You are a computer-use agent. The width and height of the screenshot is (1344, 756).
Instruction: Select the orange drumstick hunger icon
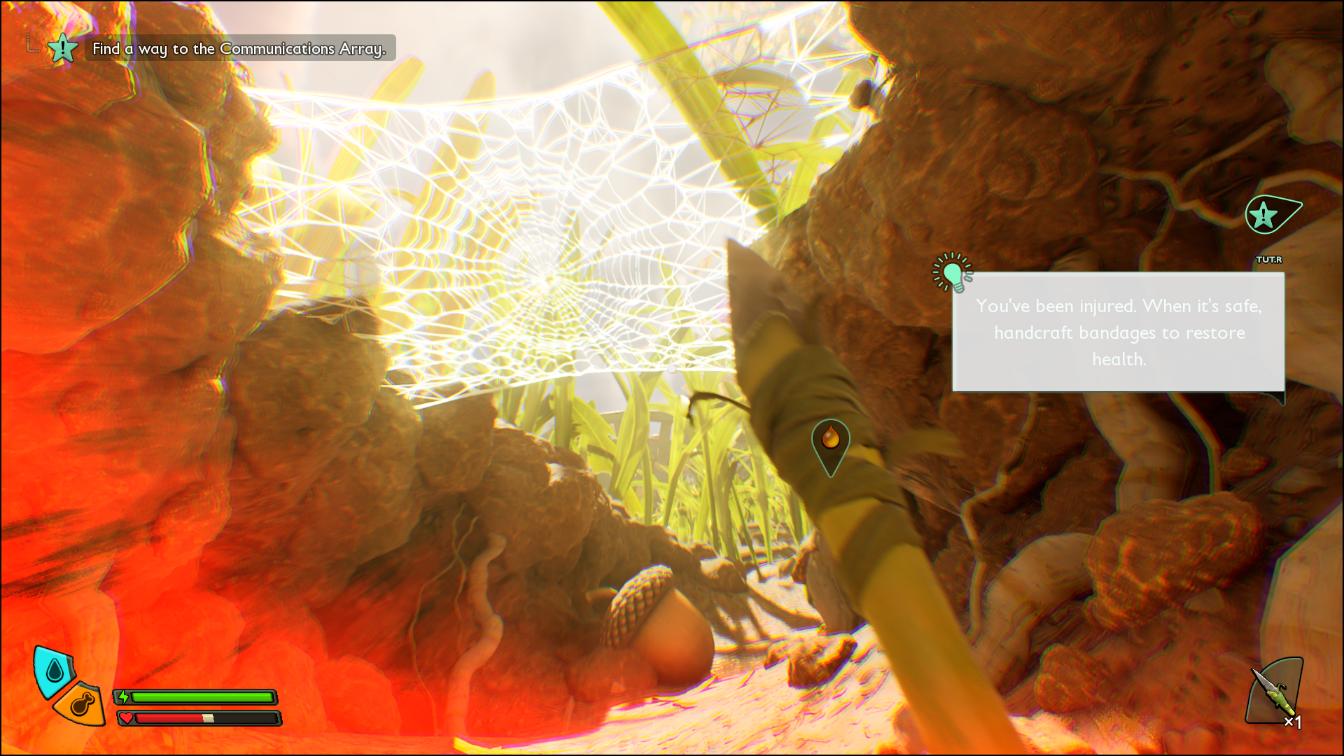(80, 703)
